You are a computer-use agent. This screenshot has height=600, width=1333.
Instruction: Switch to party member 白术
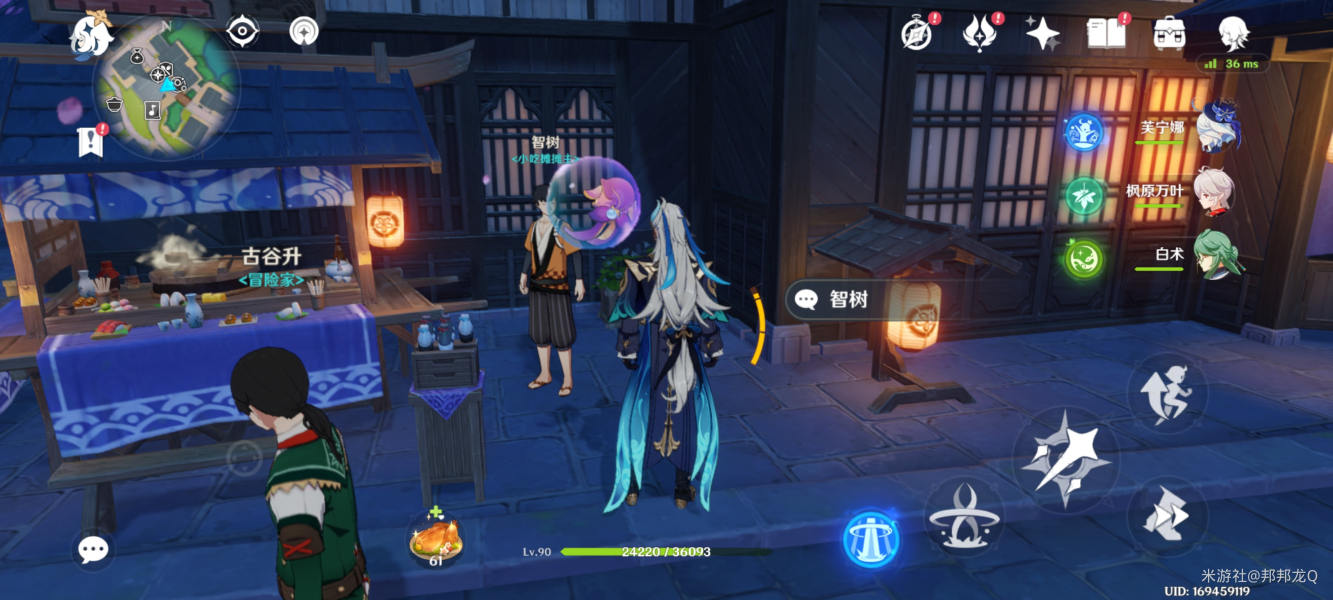(1213, 255)
